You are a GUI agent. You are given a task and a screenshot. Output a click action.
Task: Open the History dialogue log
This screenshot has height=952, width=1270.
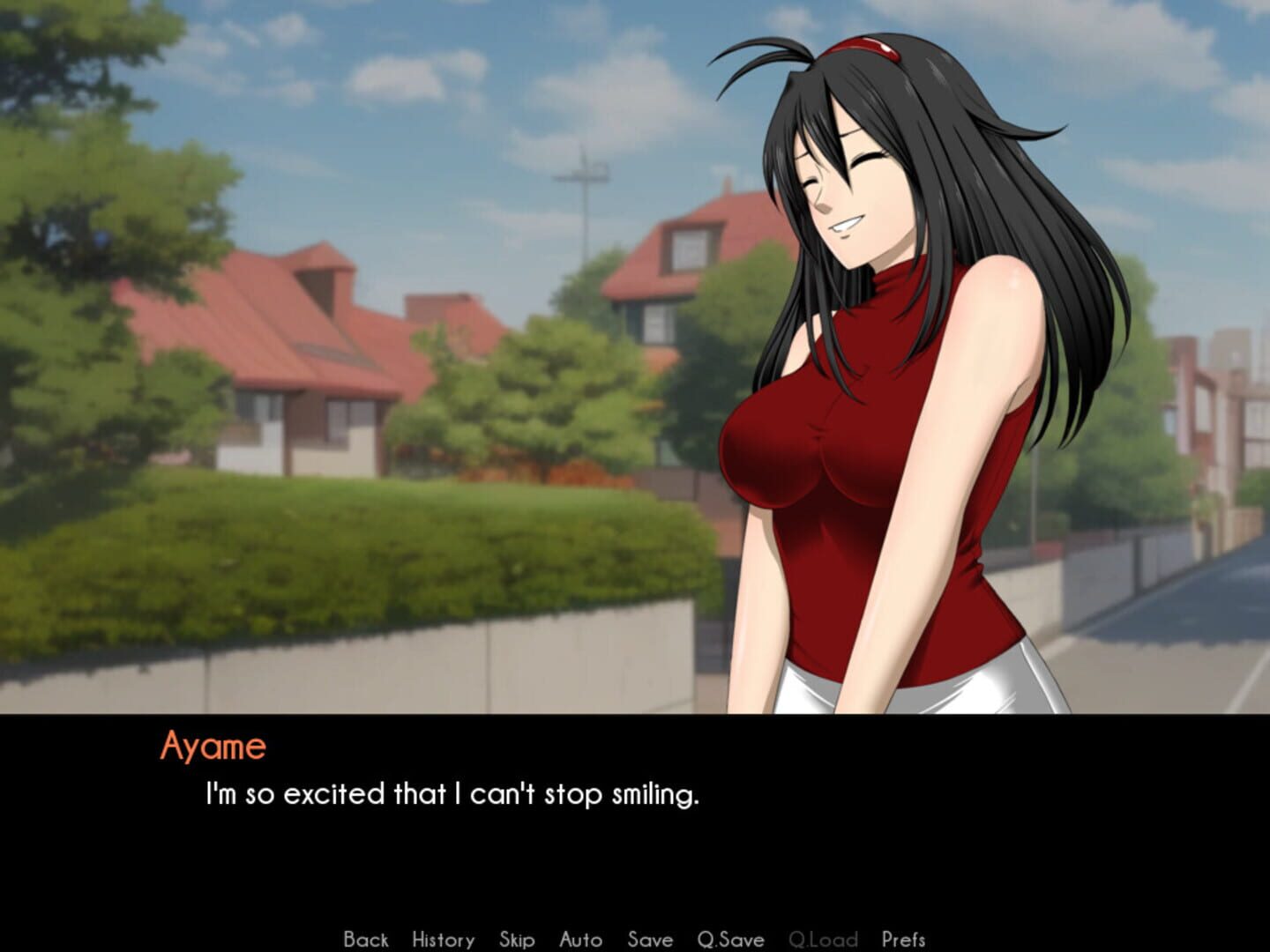click(442, 940)
